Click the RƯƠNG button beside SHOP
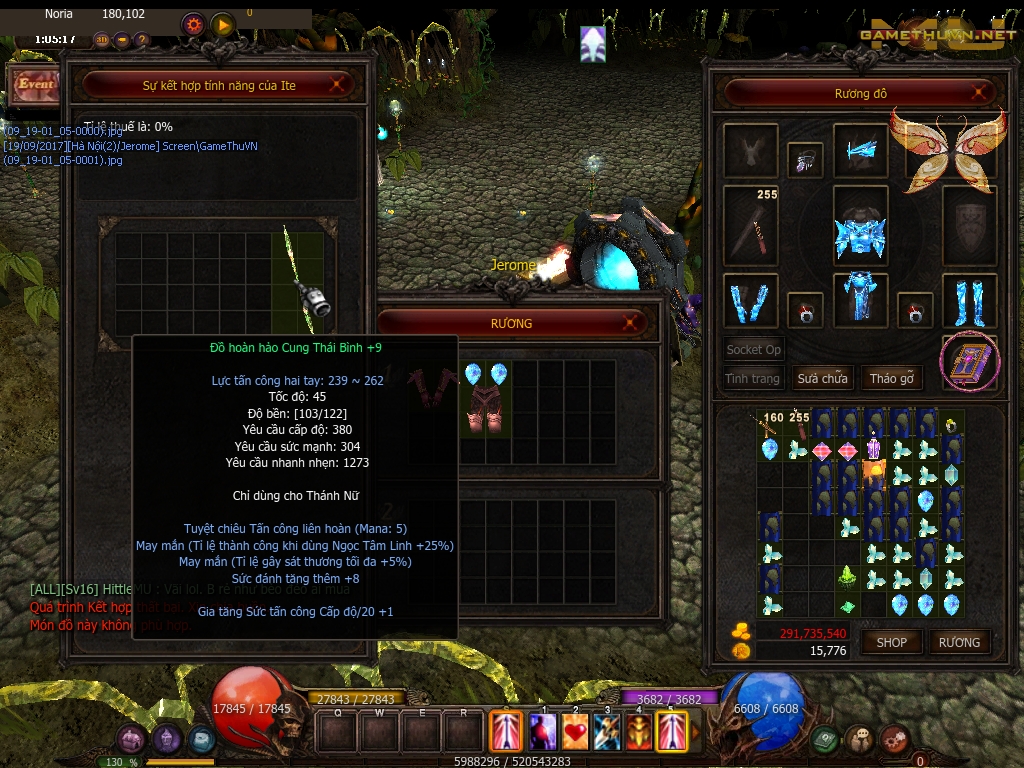 (x=959, y=642)
